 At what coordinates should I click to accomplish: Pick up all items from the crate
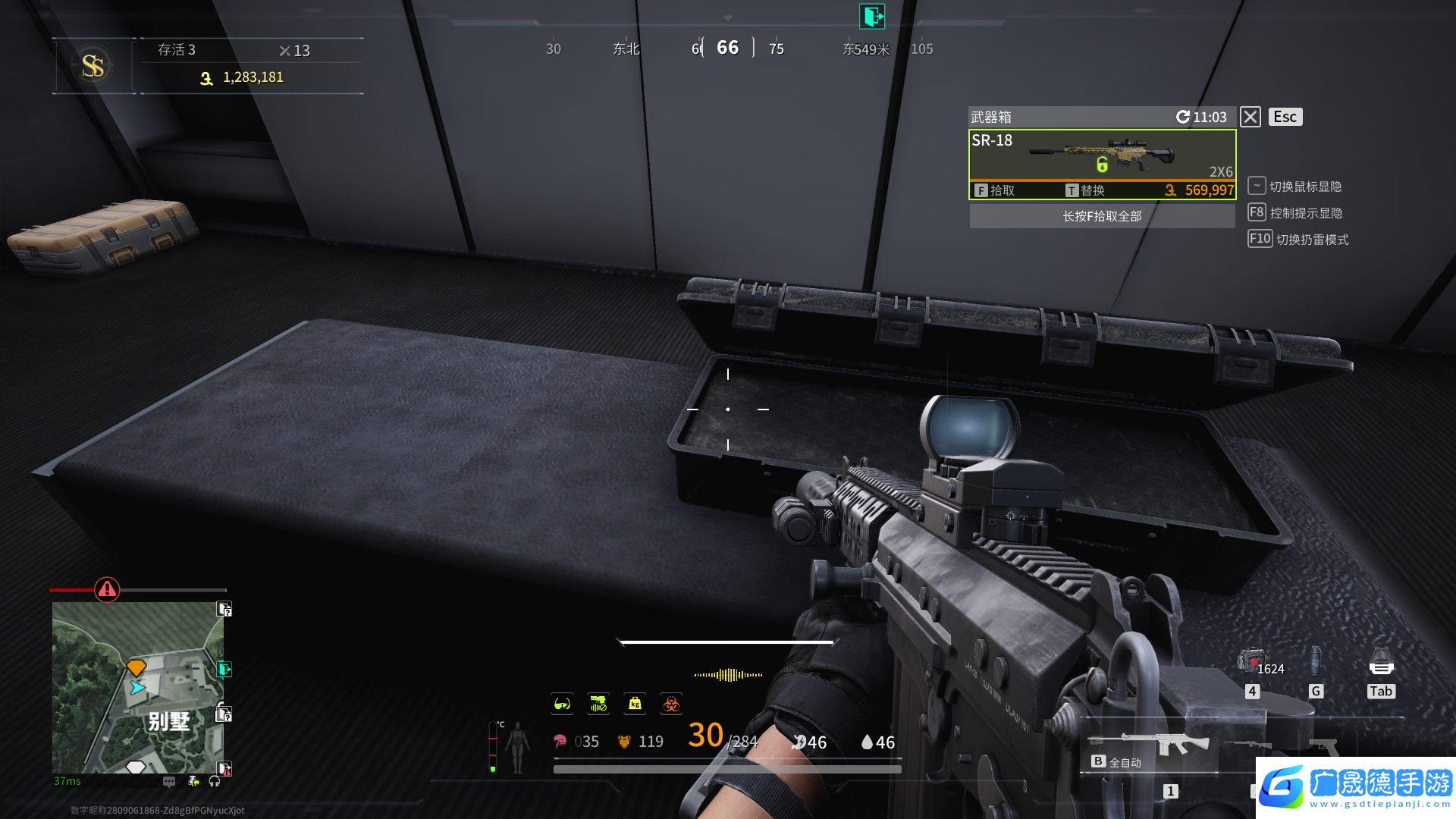[x=1102, y=216]
